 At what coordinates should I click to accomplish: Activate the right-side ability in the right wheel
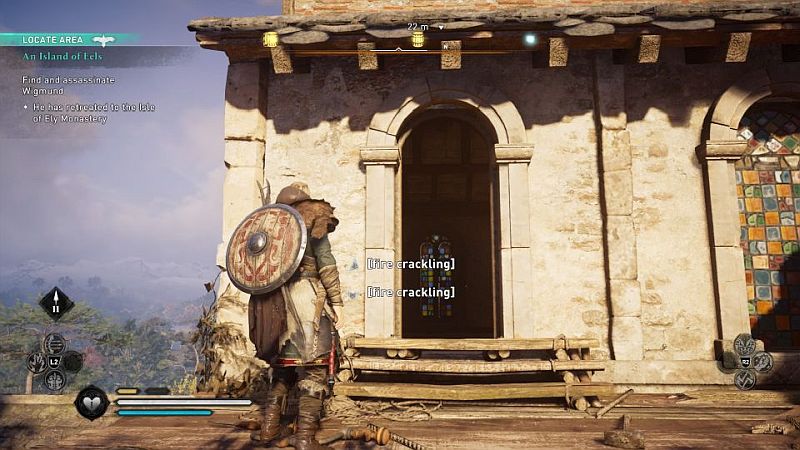pos(763,361)
